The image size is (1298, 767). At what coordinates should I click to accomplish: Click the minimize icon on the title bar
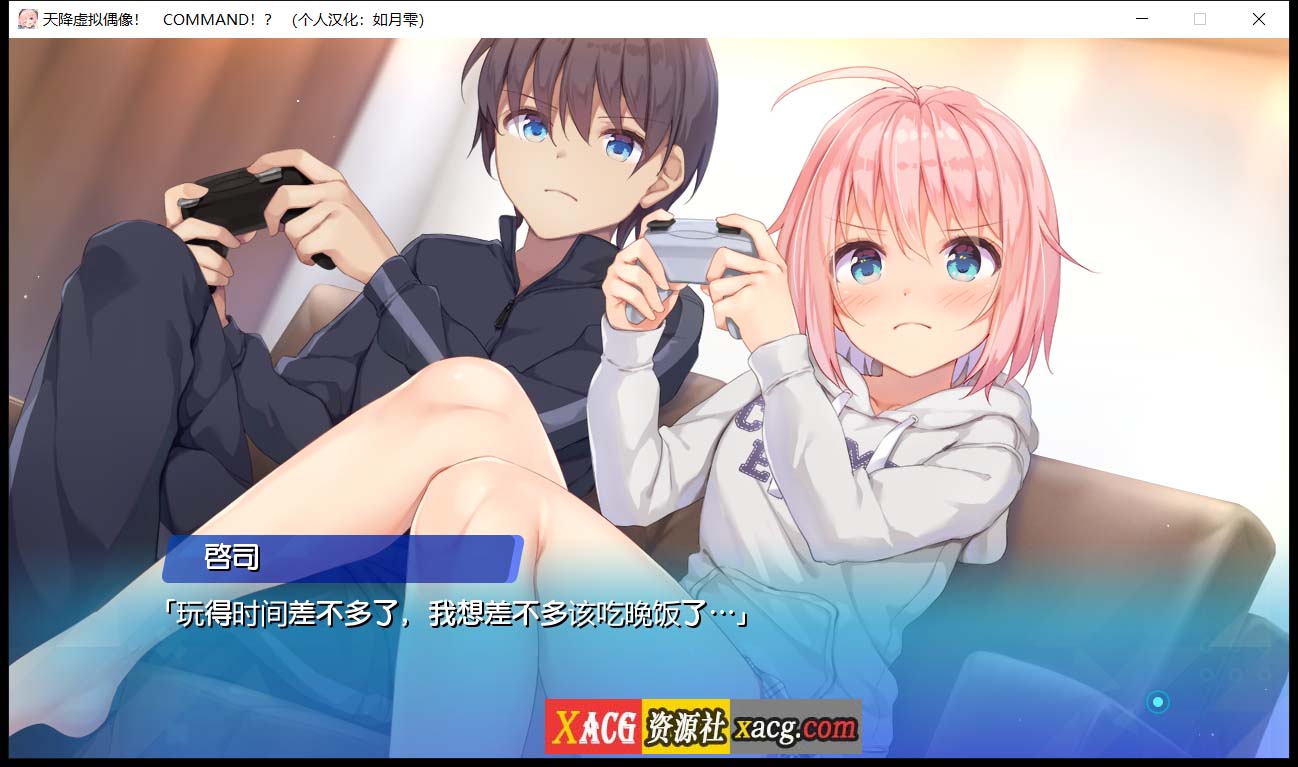pos(1140,19)
